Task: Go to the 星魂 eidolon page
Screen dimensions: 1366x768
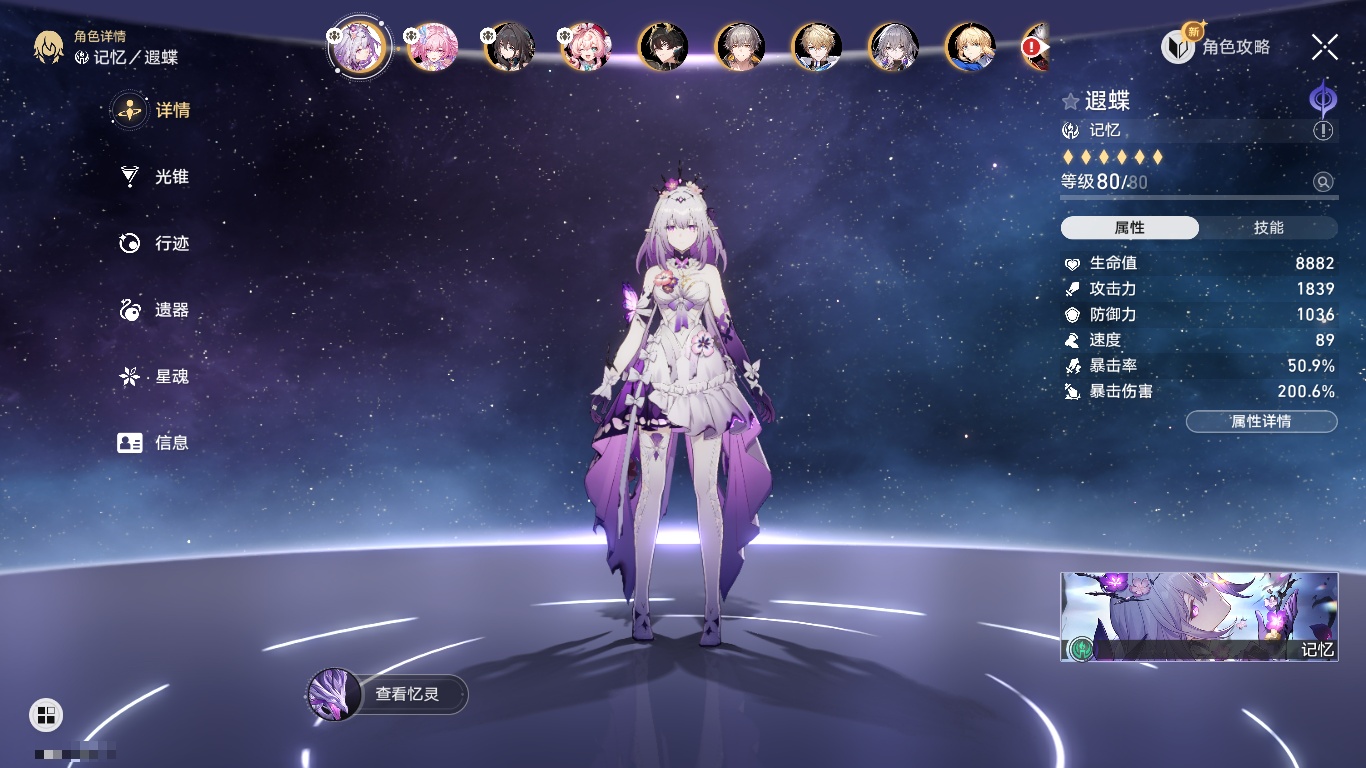Action: pos(155,377)
